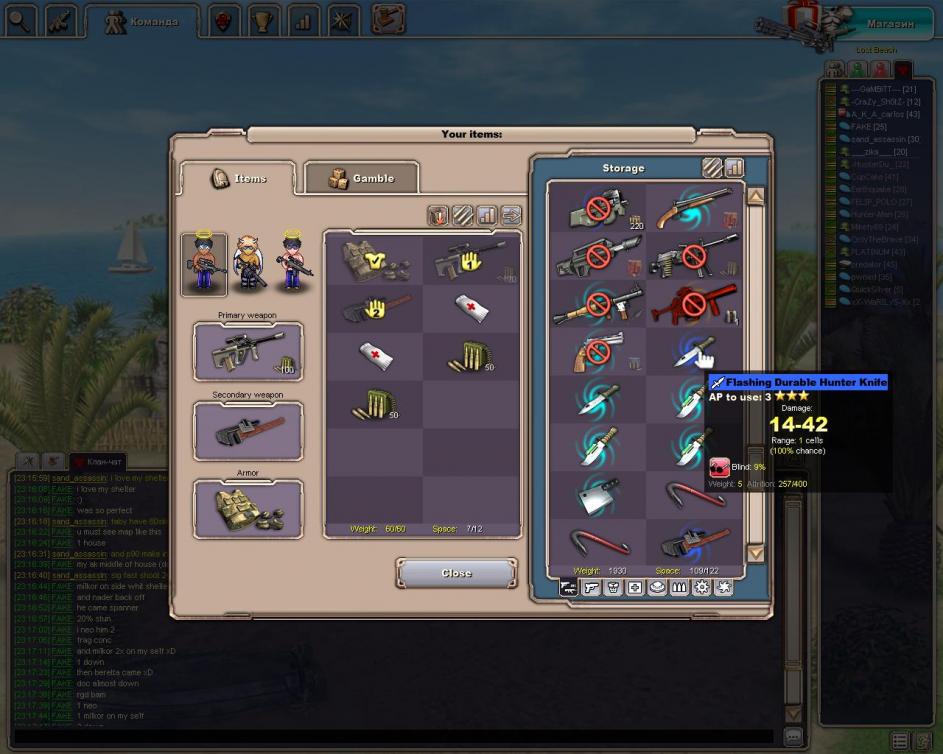This screenshot has width=943, height=754.
Task: Select the revolver in Storage
Action: [597, 351]
